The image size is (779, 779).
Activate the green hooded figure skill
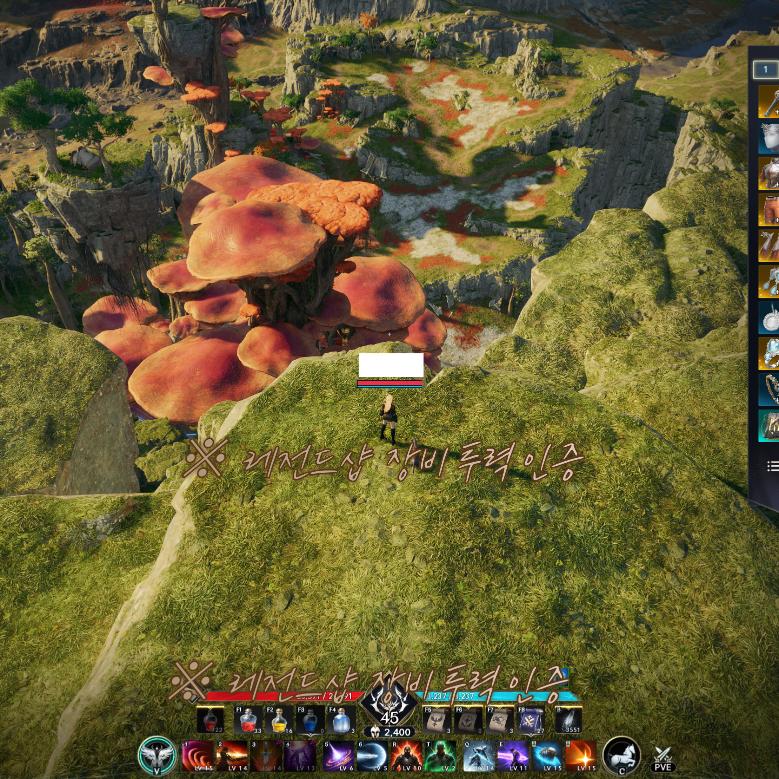[440, 755]
